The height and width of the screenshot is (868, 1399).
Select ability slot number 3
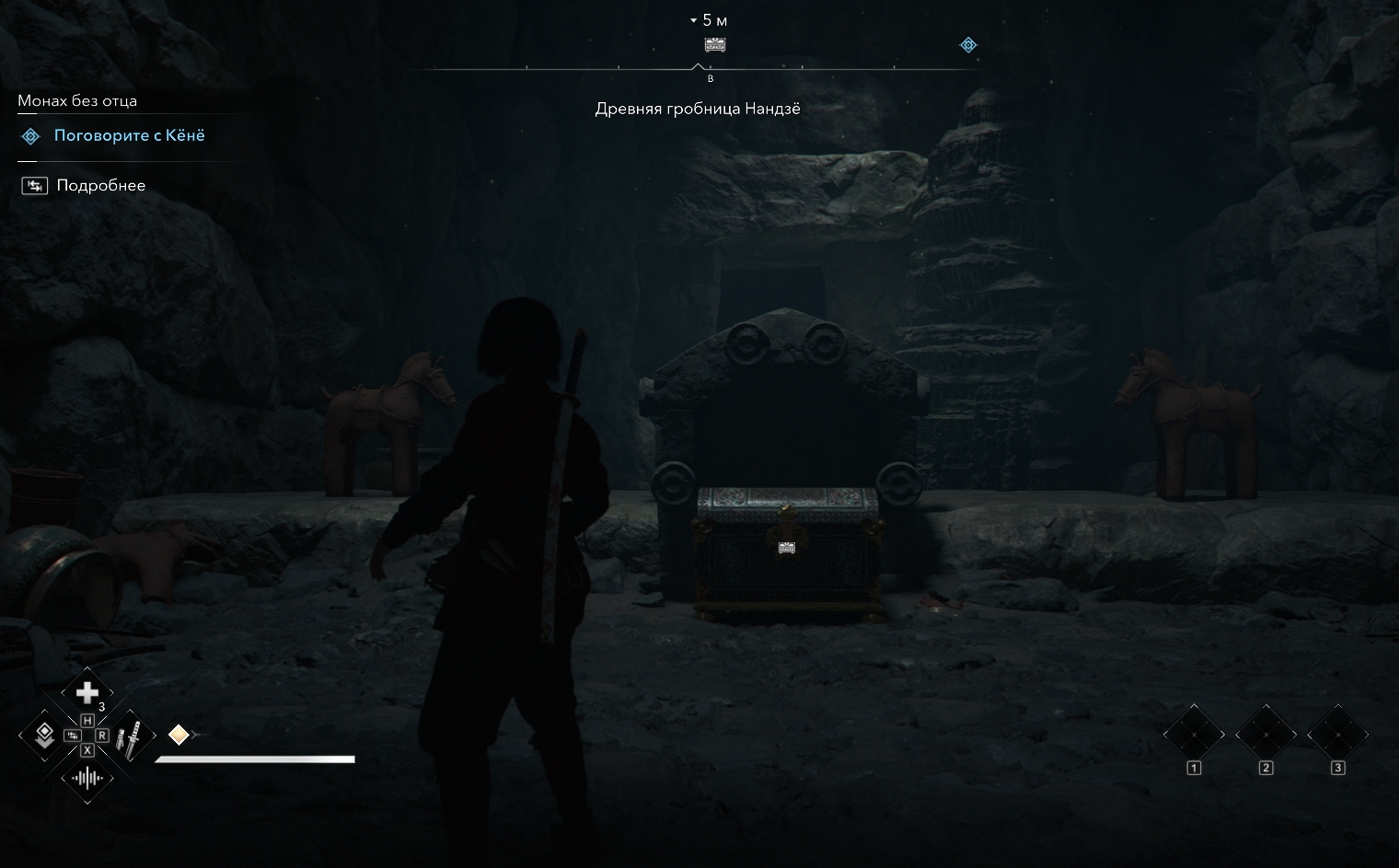pos(1337,735)
